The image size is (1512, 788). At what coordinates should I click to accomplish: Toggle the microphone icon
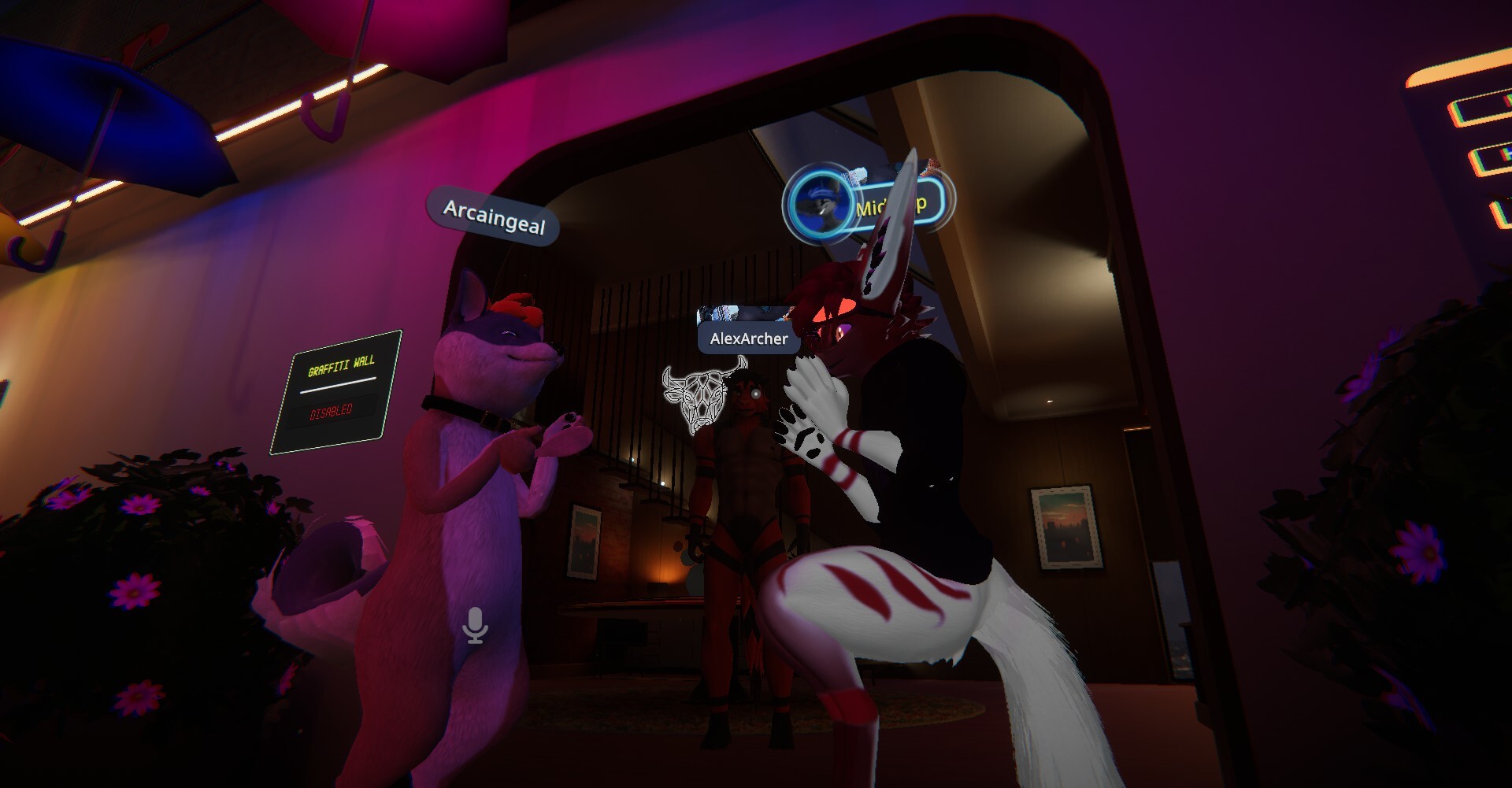click(x=475, y=625)
